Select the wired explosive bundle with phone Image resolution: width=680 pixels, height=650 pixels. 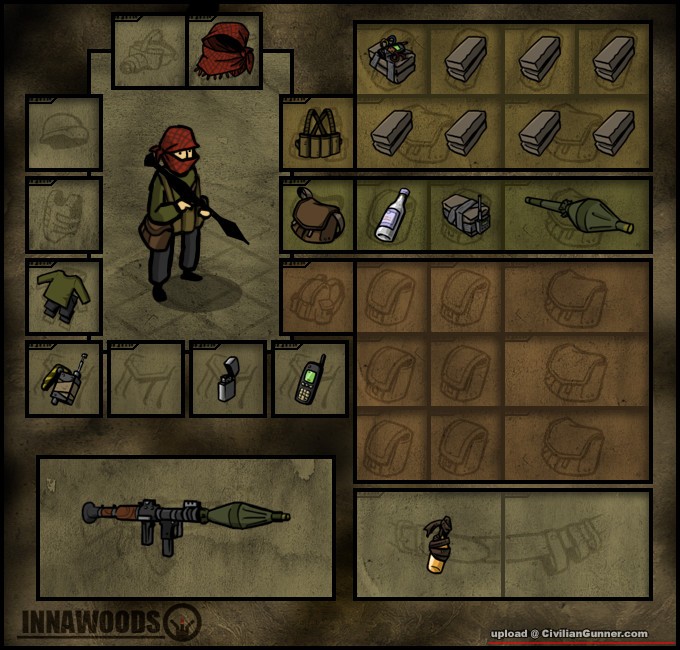(392, 58)
